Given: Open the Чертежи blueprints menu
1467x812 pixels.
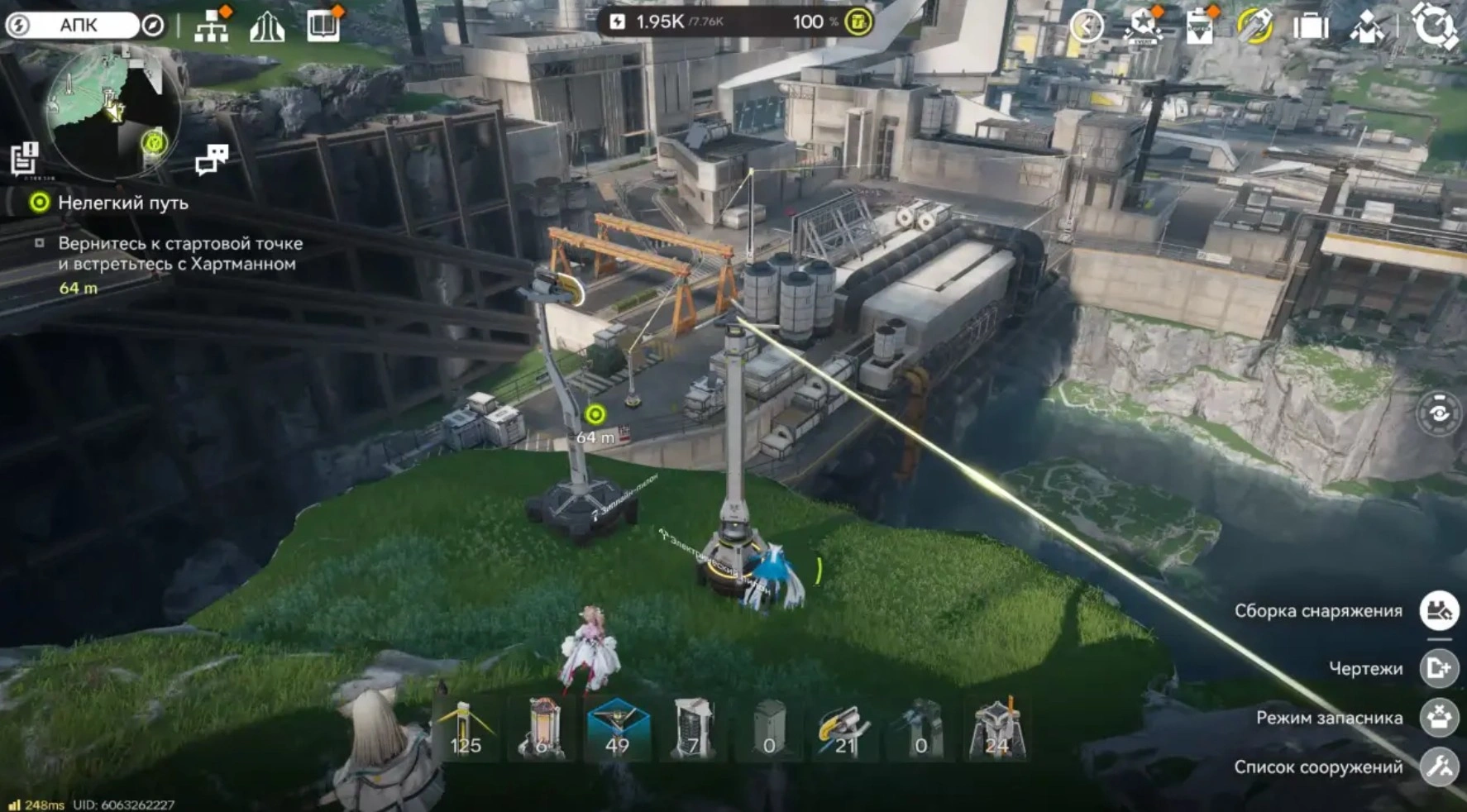Looking at the screenshot, I should click(x=1439, y=667).
